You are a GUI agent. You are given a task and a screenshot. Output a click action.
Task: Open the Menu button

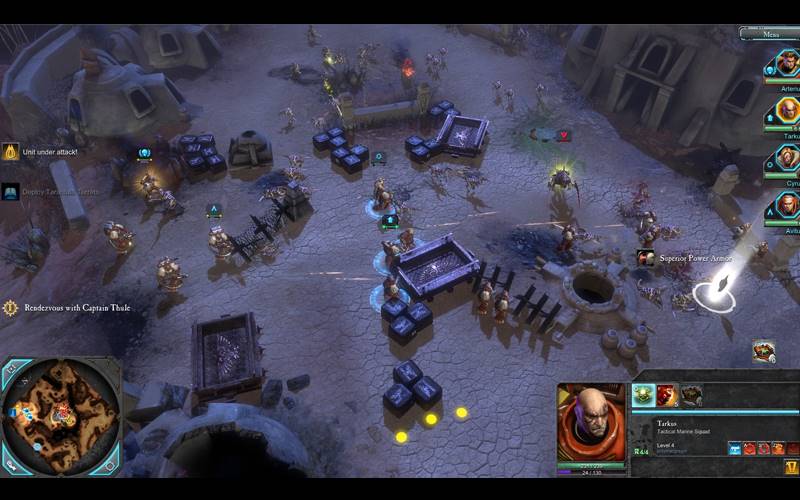[770, 34]
